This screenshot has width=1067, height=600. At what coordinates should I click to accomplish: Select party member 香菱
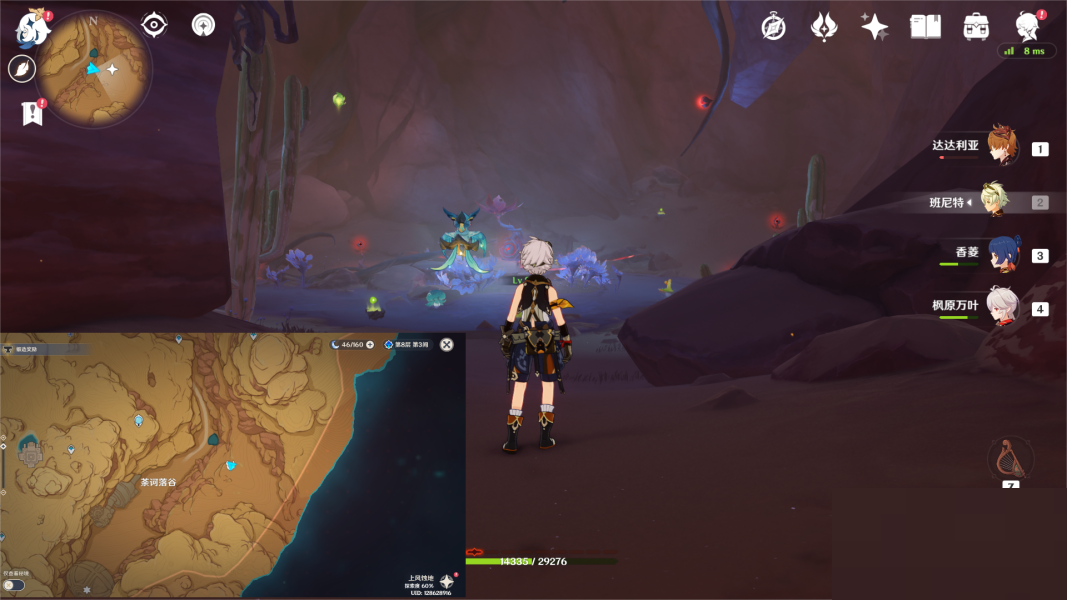pyautogui.click(x=1003, y=254)
